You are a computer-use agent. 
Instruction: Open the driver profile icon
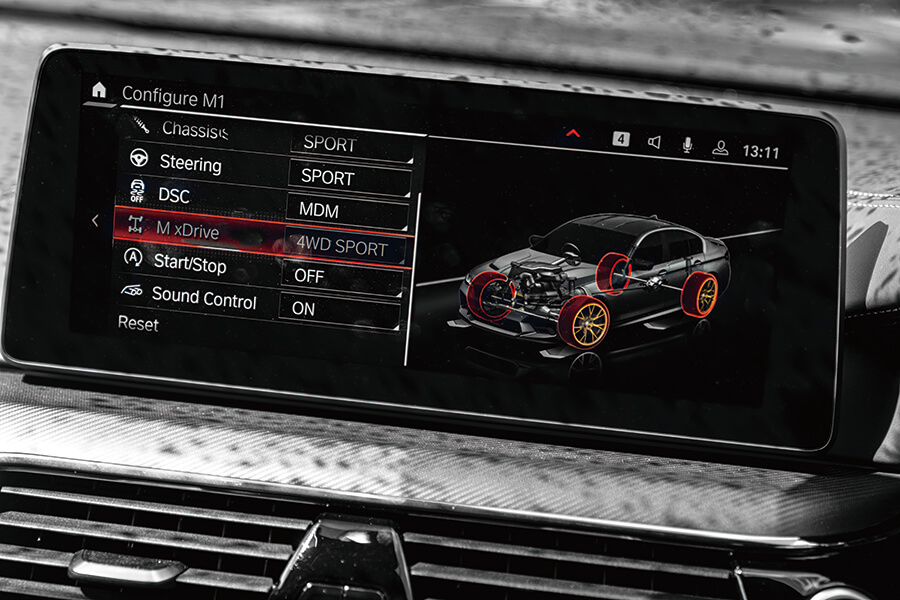click(x=720, y=148)
